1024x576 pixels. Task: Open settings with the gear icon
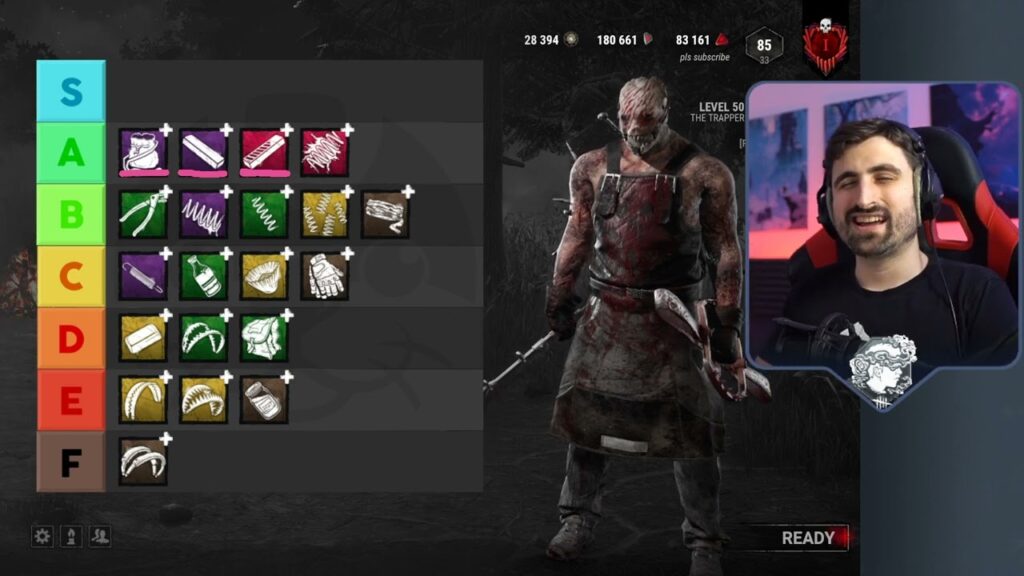(42, 537)
